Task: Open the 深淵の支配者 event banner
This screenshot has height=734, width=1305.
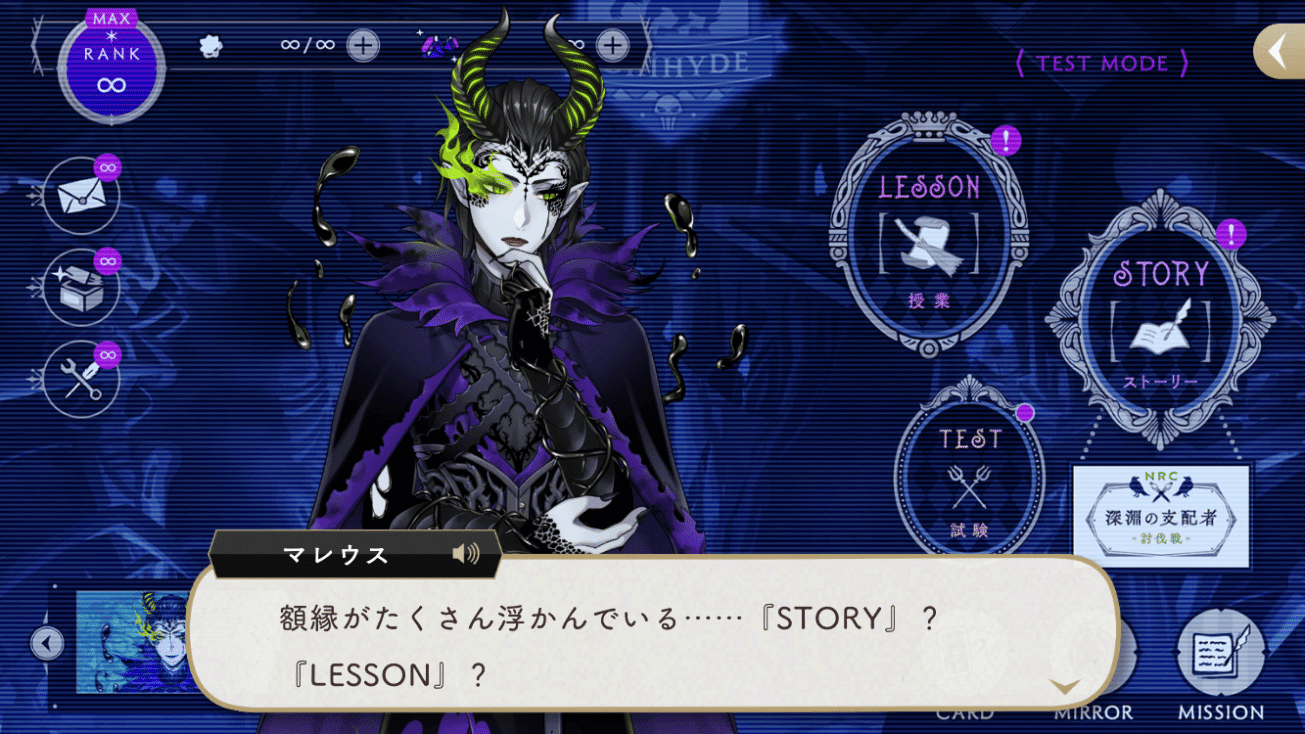Action: pyautogui.click(x=1163, y=512)
